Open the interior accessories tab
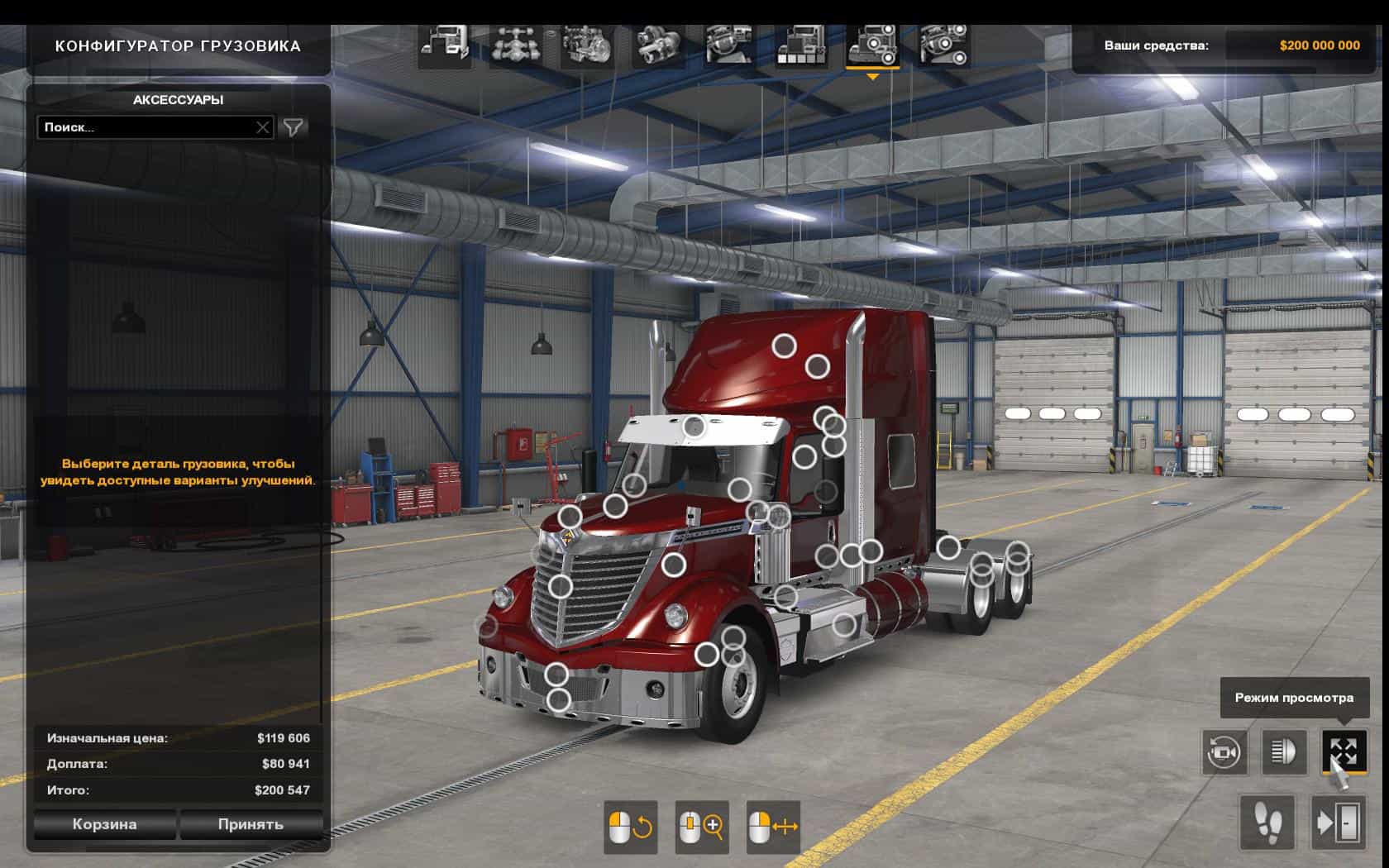This screenshot has height=868, width=1389. (x=943, y=45)
